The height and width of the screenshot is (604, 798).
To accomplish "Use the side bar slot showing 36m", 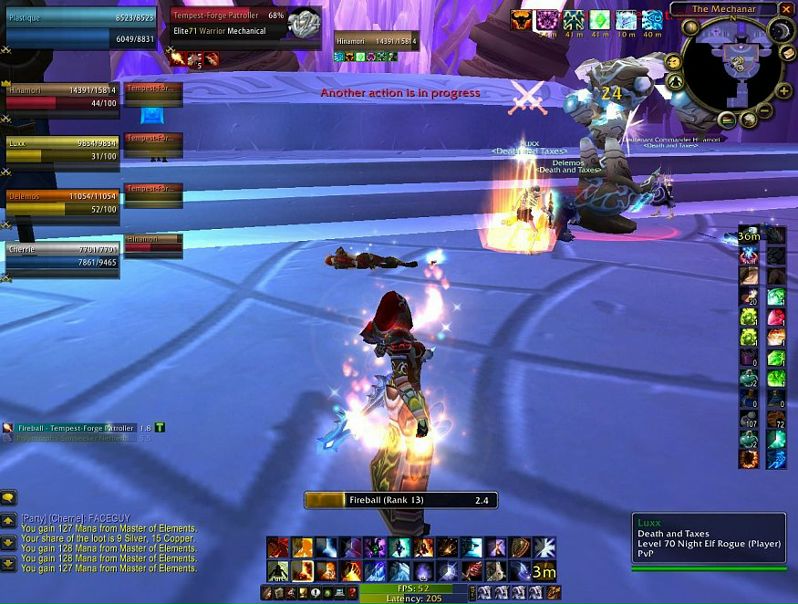I will (749, 236).
